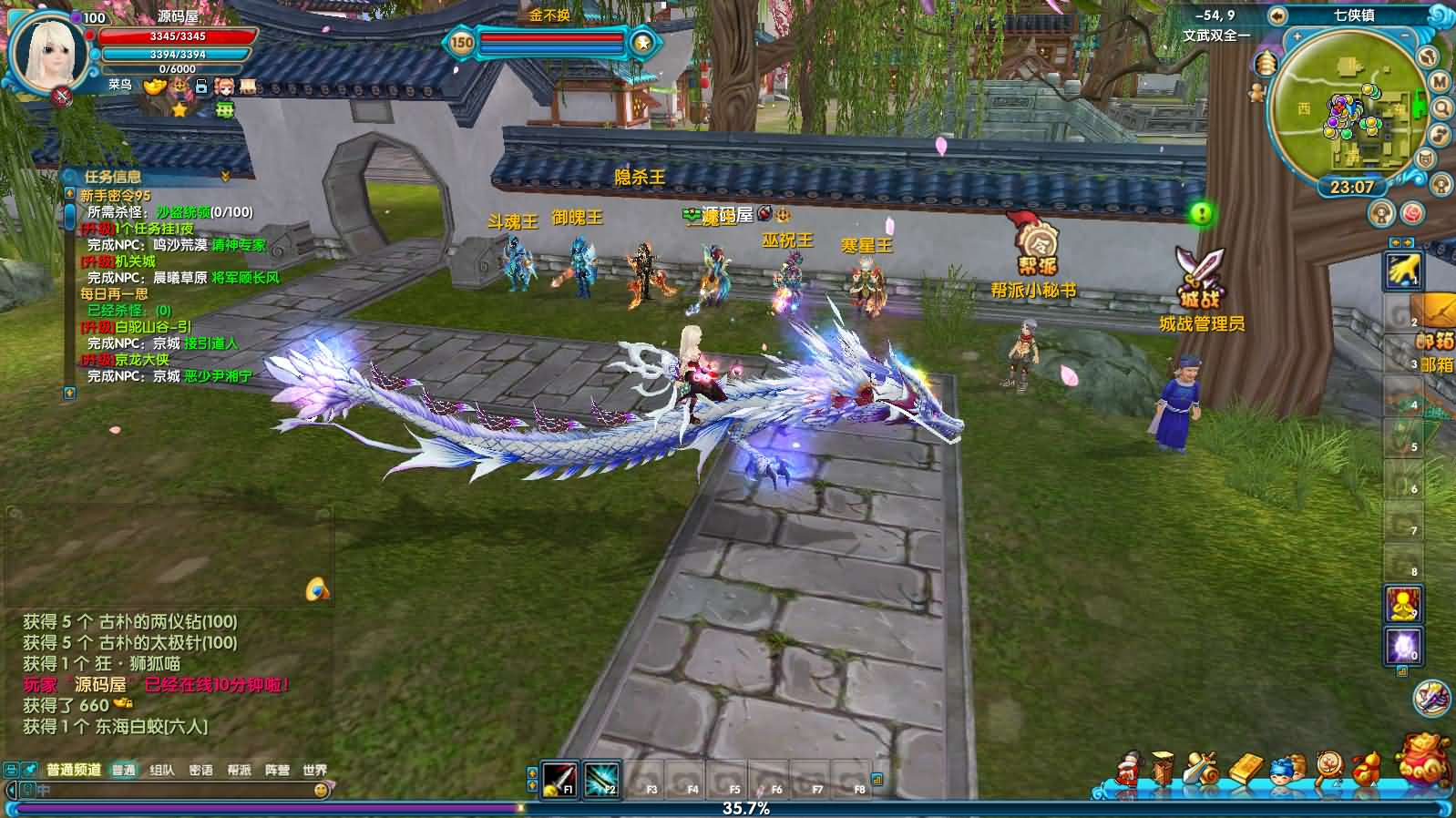
Task: Click the M world map button
Action: [1440, 82]
